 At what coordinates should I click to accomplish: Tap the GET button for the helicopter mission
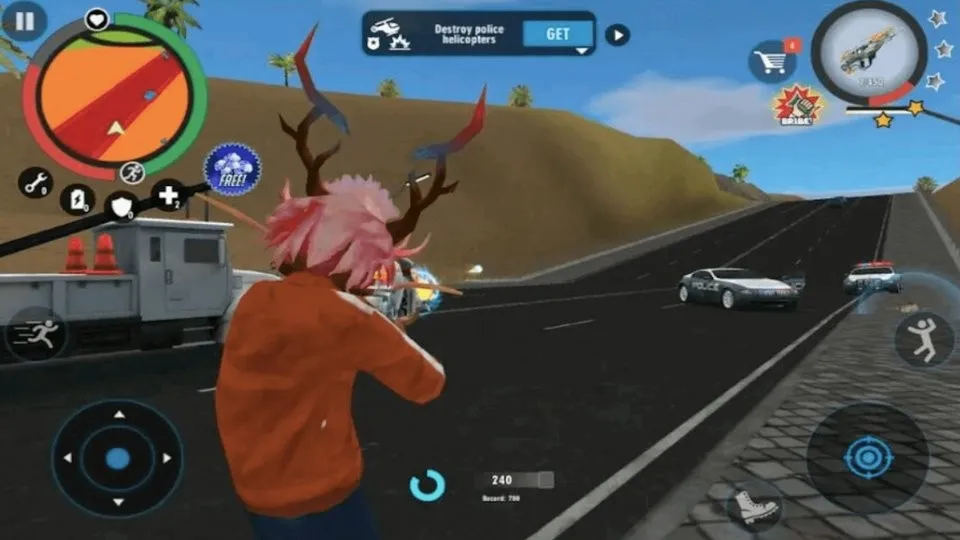click(558, 34)
